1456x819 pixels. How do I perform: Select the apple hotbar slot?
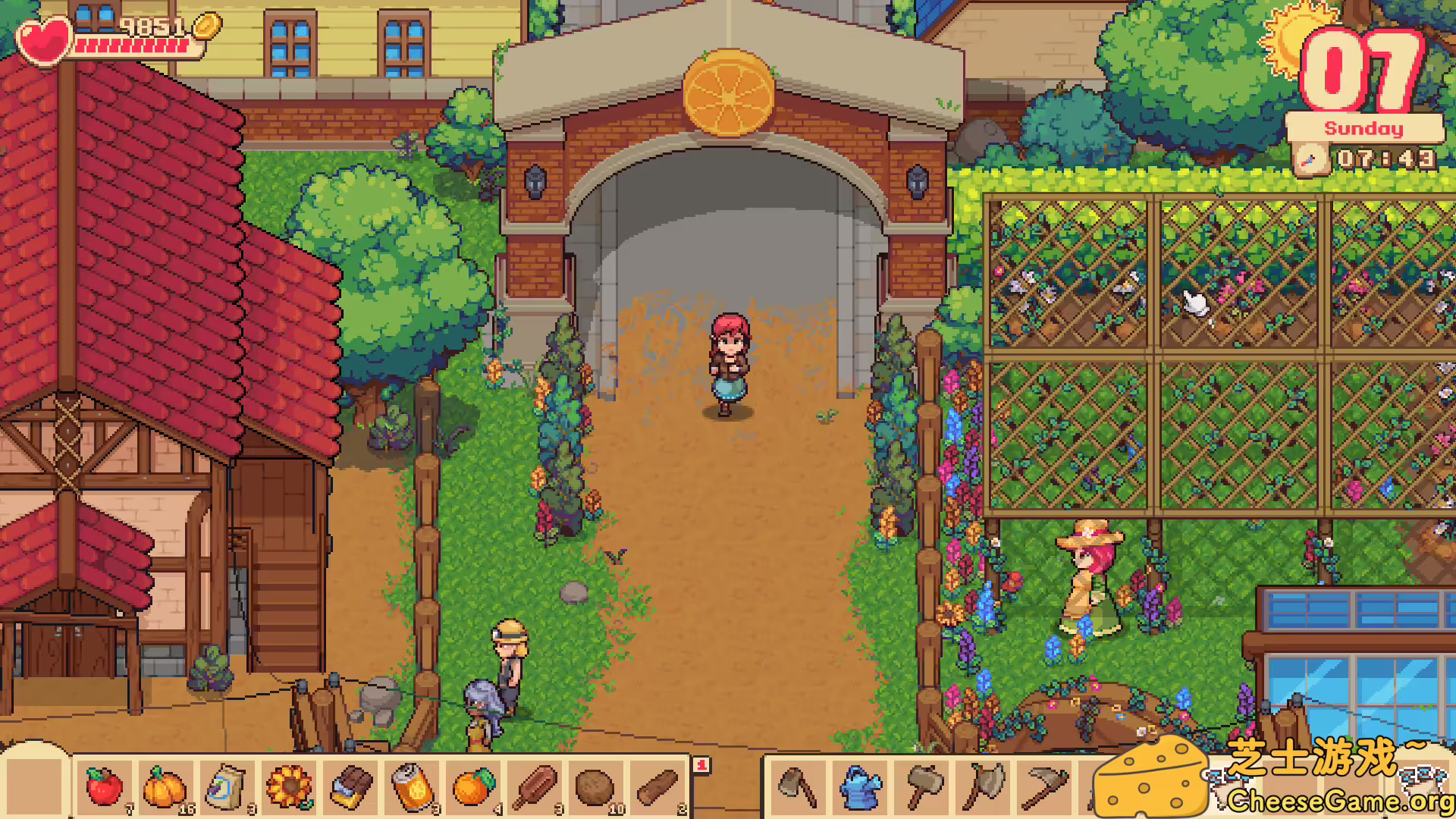click(x=104, y=786)
